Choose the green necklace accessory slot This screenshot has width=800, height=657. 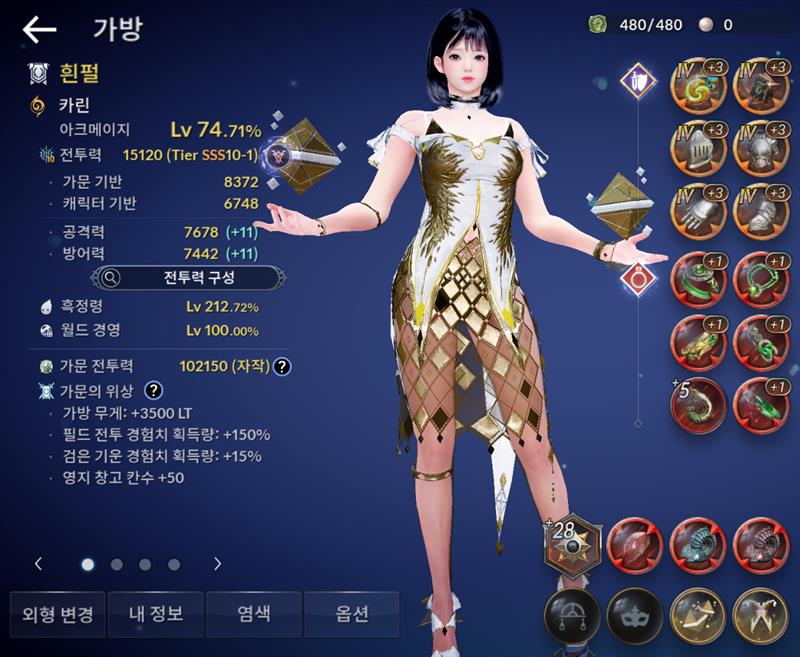759,276
